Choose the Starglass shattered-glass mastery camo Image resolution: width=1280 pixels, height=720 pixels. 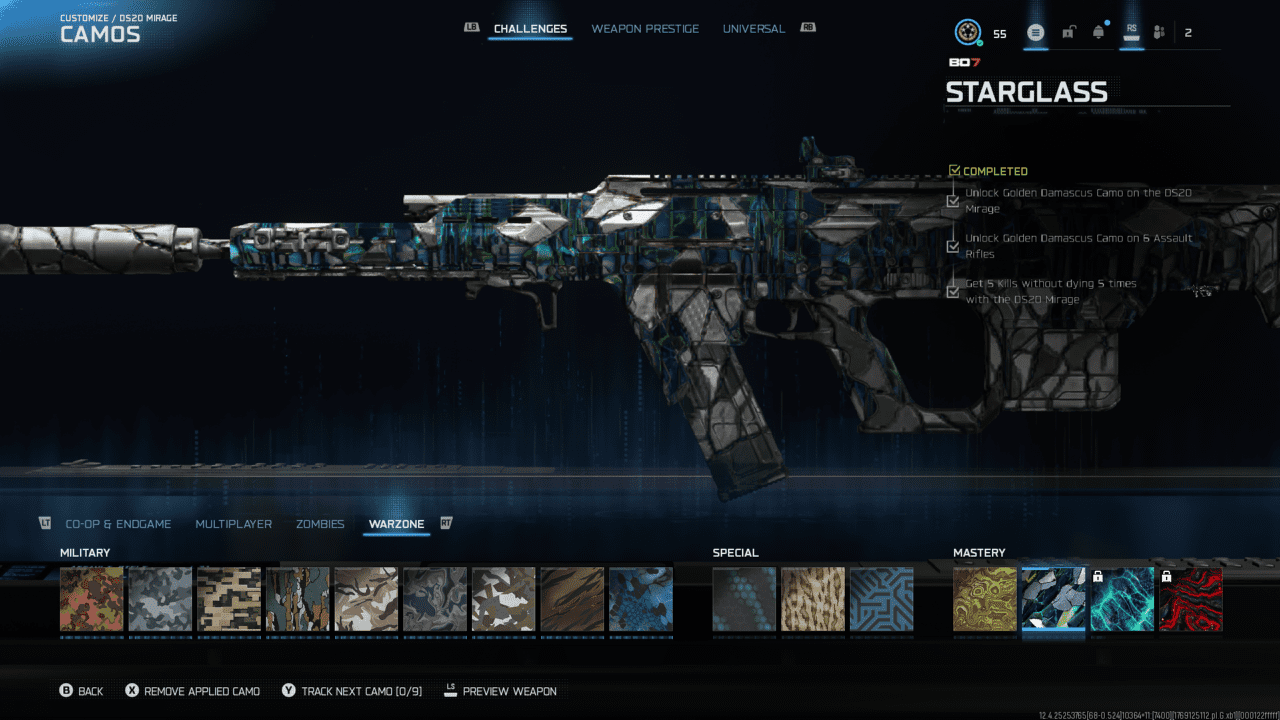[x=1053, y=599]
